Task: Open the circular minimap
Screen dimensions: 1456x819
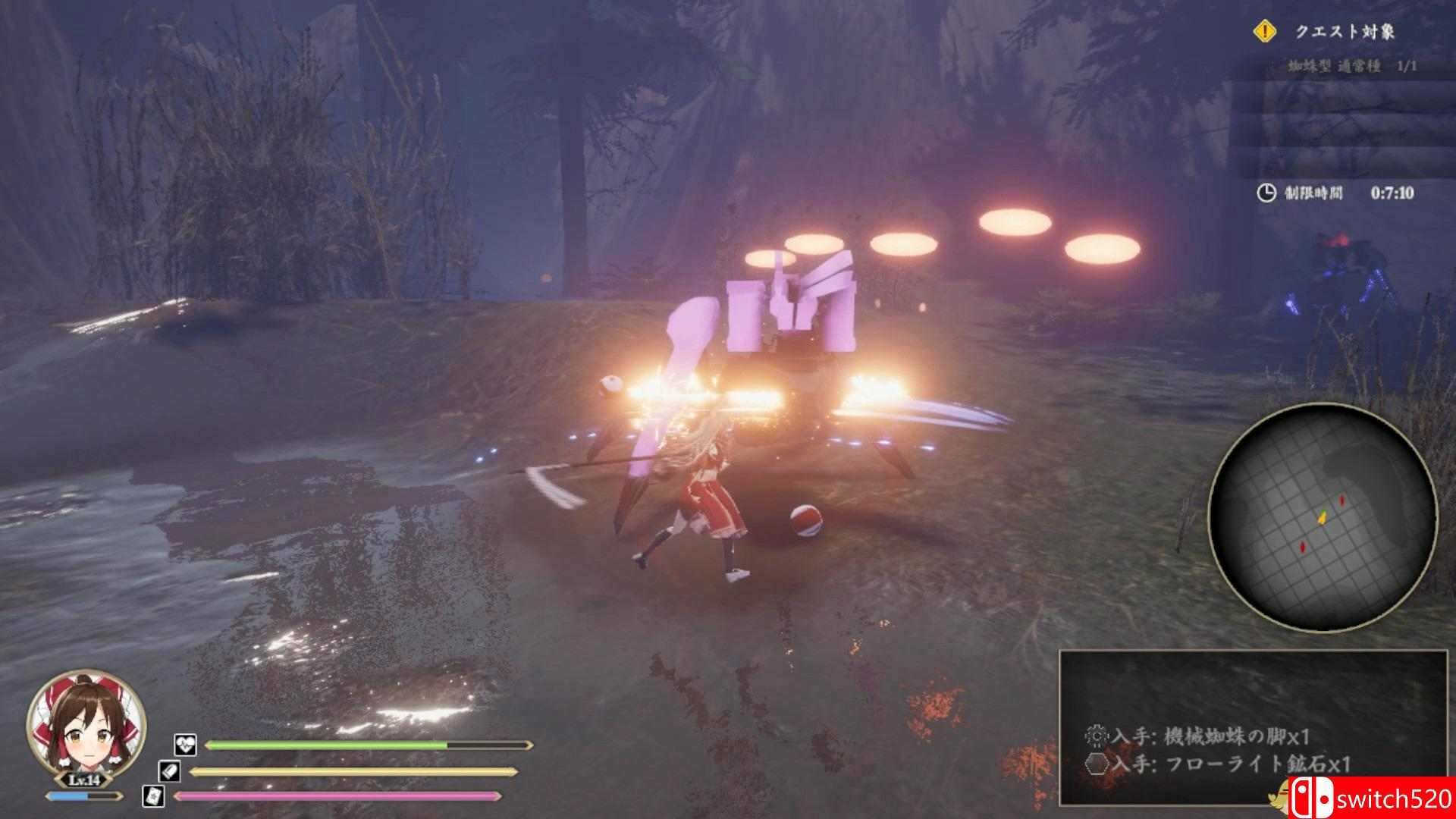Action: point(1321,517)
